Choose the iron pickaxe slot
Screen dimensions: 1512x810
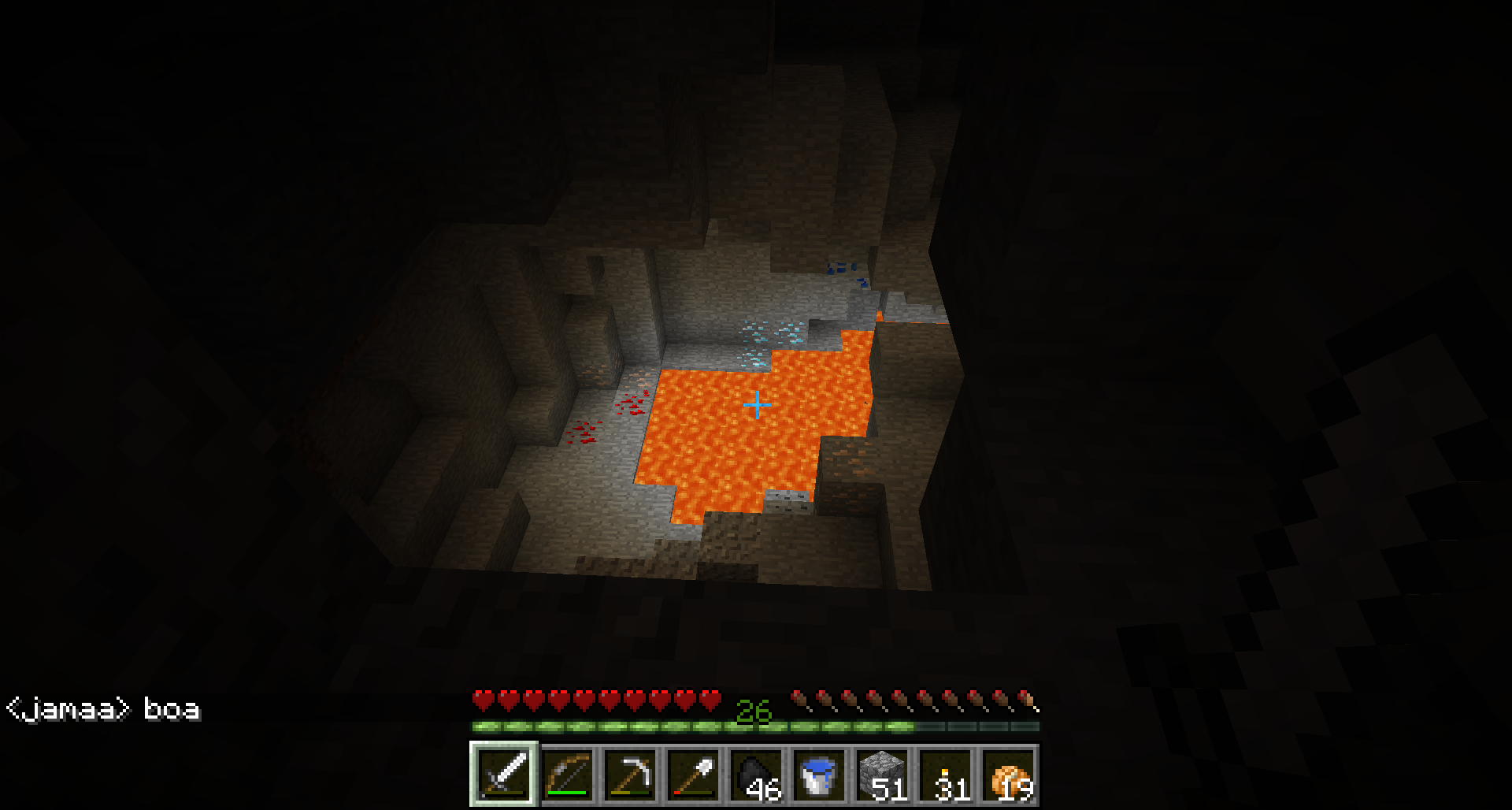coord(630,775)
